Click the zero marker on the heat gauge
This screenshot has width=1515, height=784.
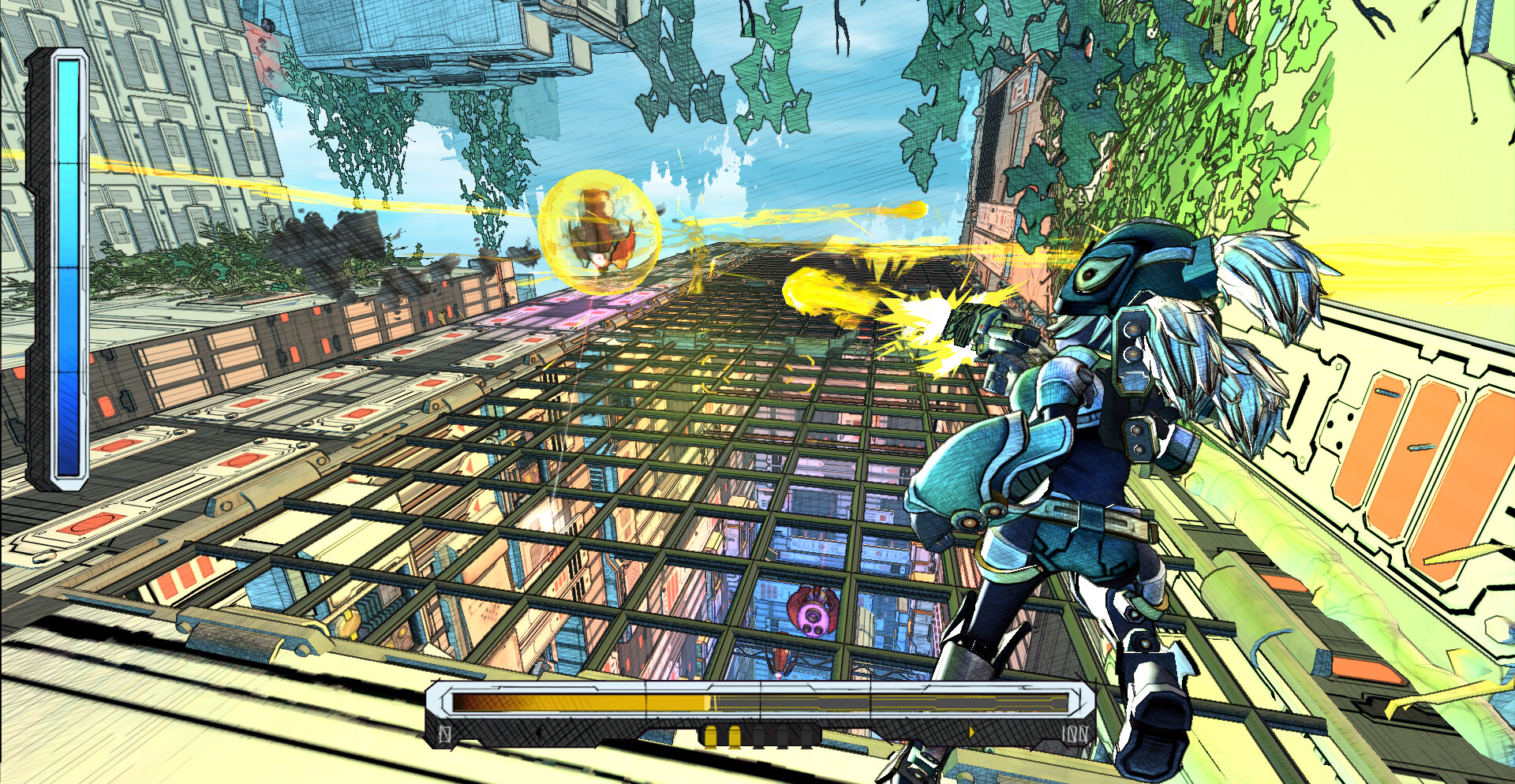pos(443,734)
